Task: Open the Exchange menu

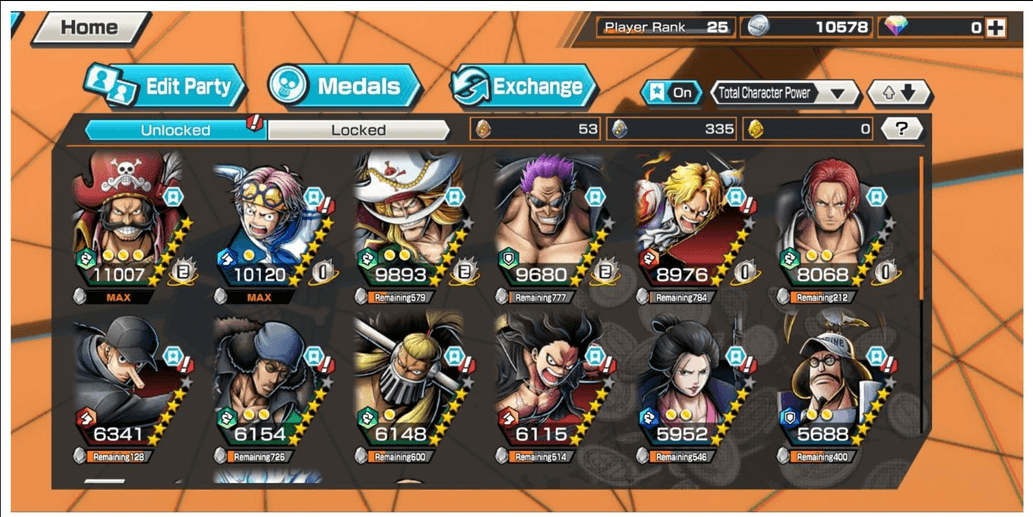Action: [523, 86]
